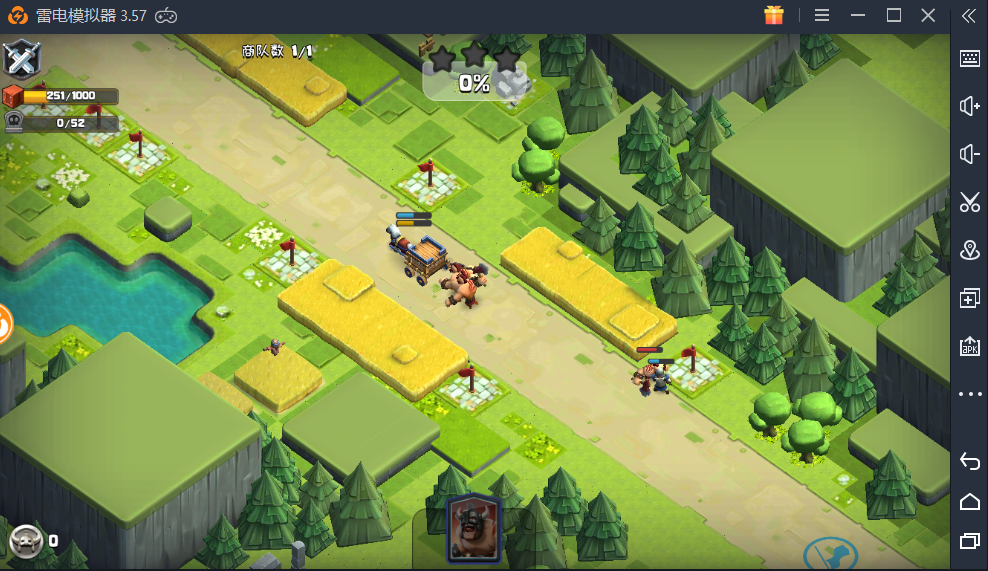This screenshot has width=988, height=571.
Task: Maximize the emulator window
Action: click(x=894, y=15)
